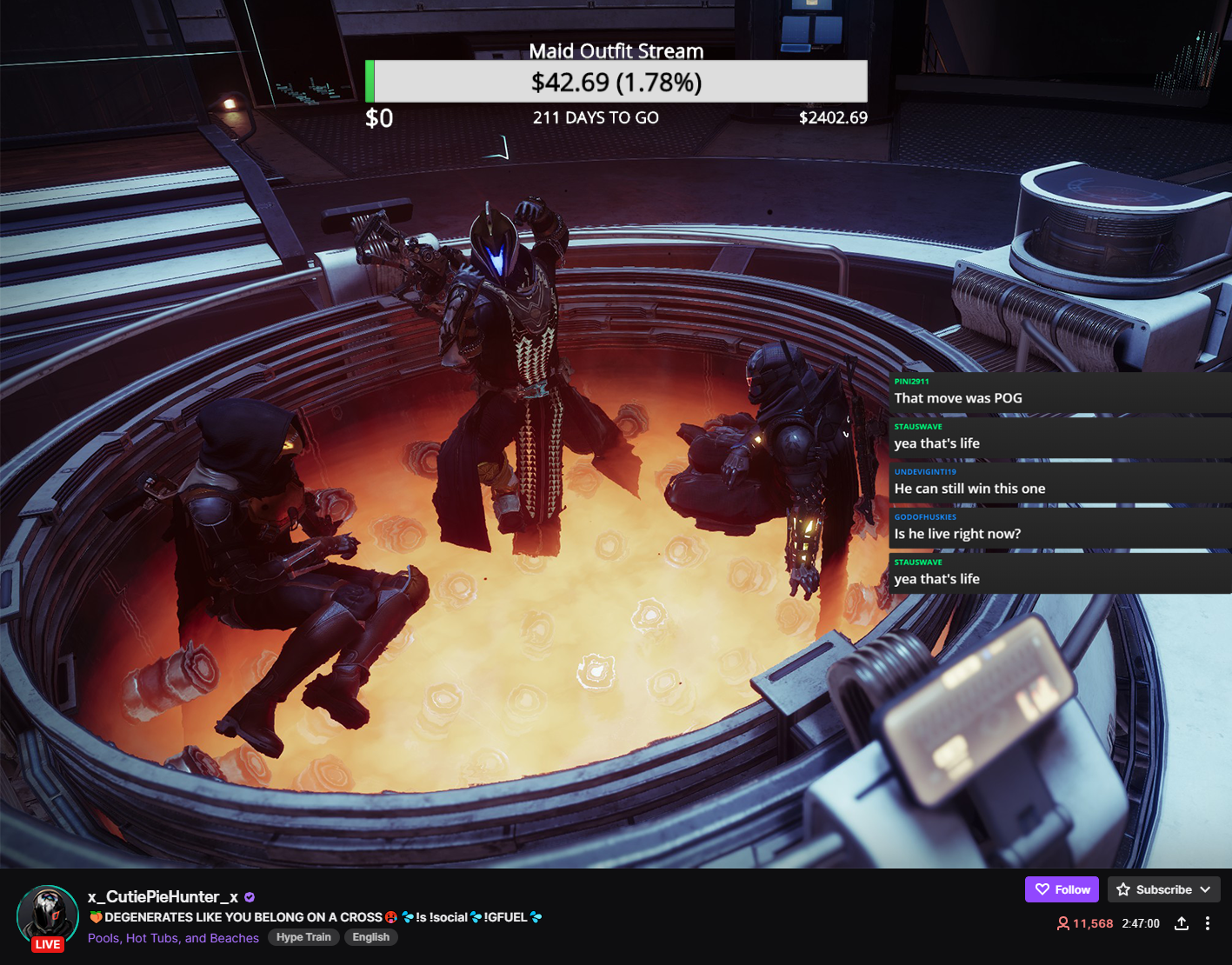Click username GODOFHUSKIES in chat

[x=925, y=516]
